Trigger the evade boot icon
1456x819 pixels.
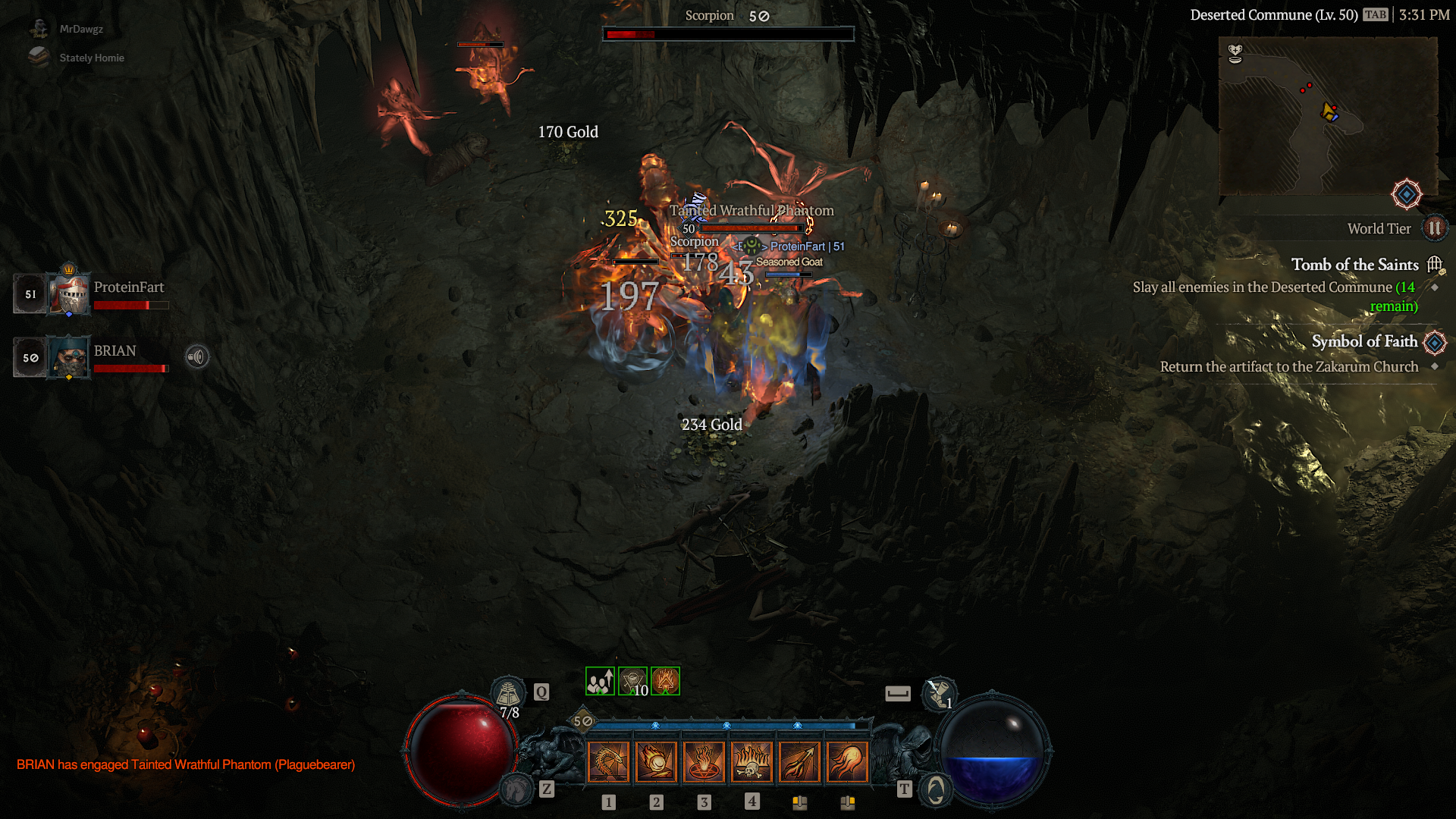pyautogui.click(x=939, y=692)
